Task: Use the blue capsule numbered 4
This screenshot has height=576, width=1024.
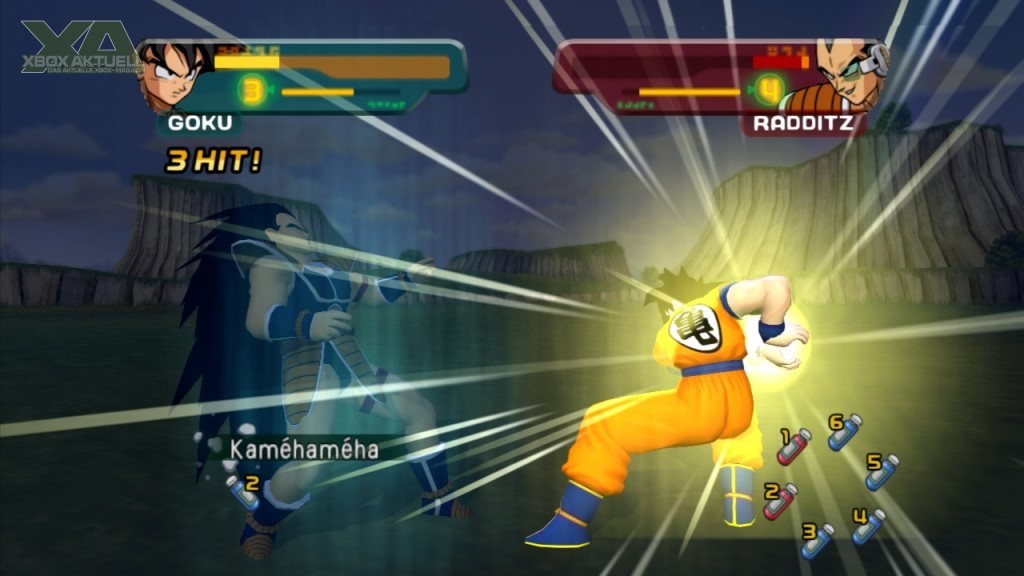Action: tap(868, 526)
